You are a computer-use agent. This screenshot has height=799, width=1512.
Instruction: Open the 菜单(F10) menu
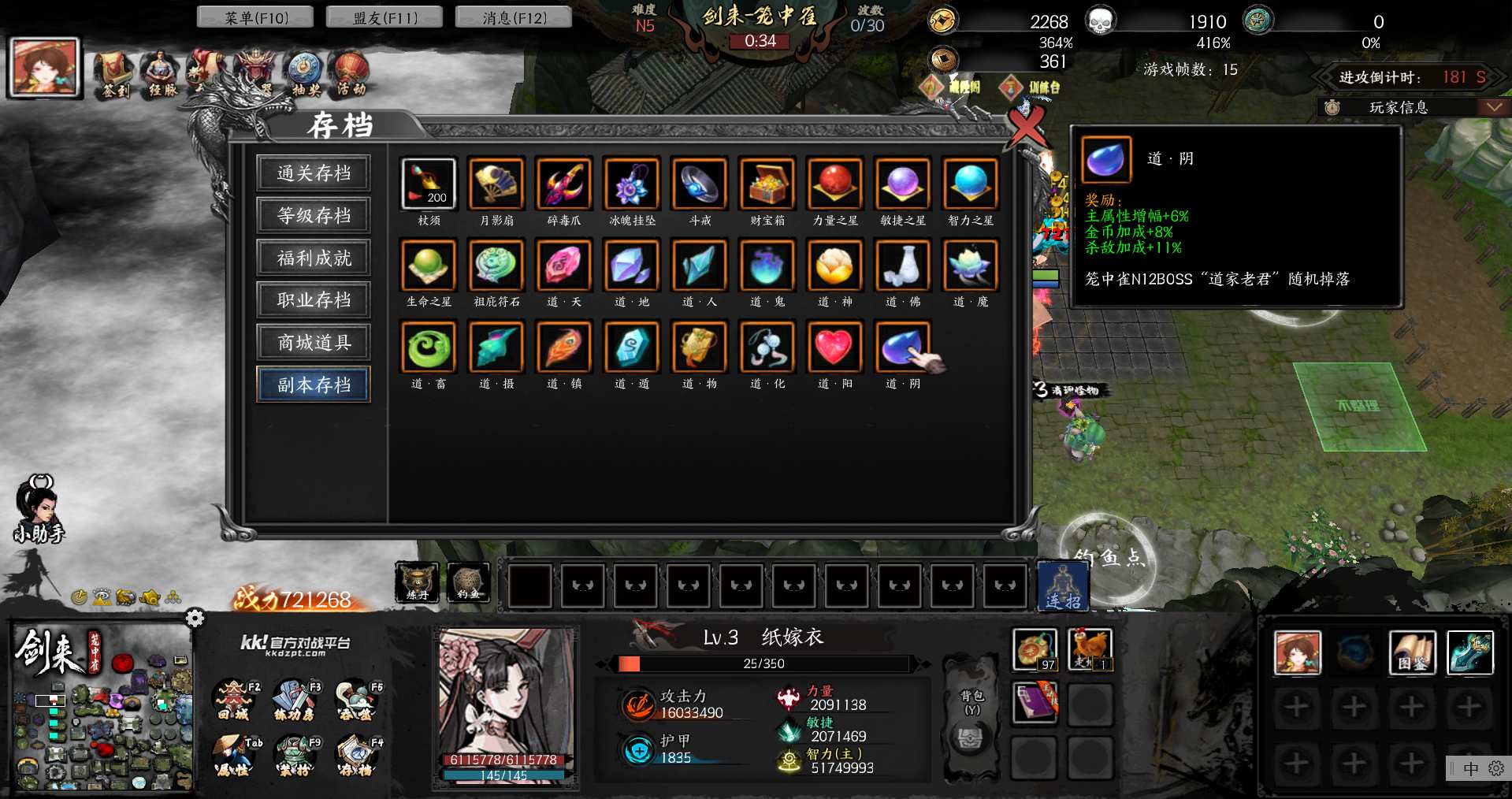[255, 17]
